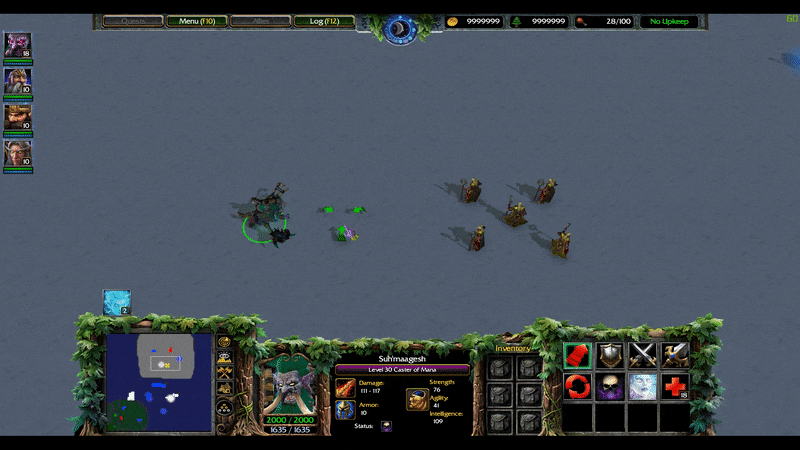This screenshot has height=450, width=800.
Task: Activate the red Move command icon
Action: [x=576, y=355]
